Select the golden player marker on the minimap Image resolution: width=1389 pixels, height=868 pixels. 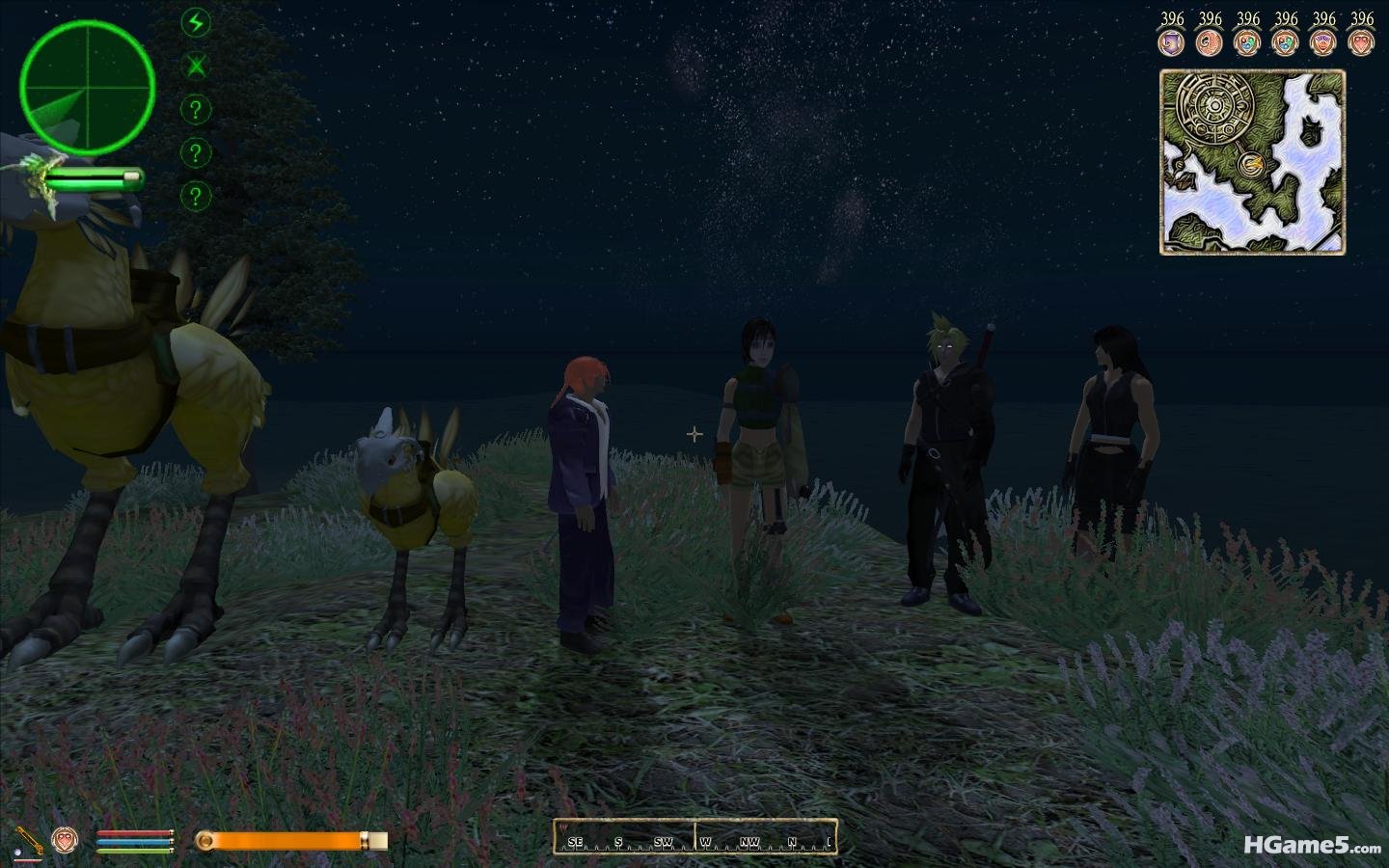pyautogui.click(x=1253, y=163)
